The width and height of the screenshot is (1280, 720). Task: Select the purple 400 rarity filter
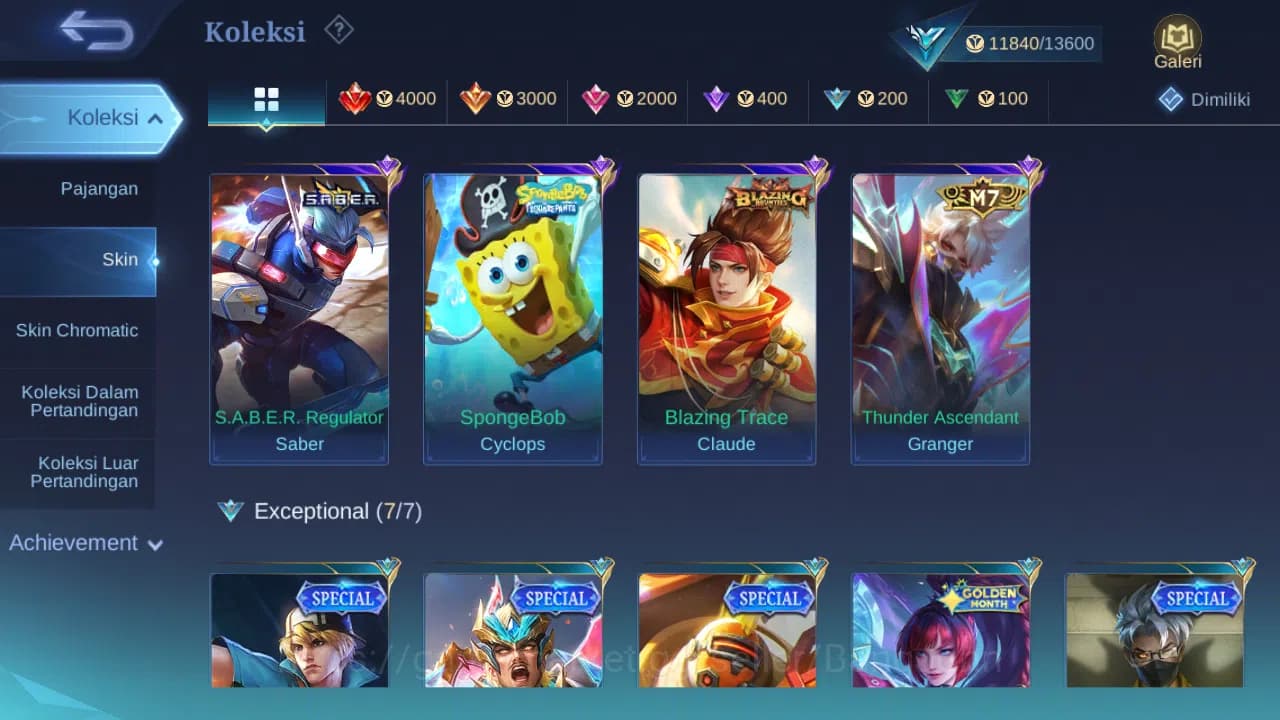748,99
